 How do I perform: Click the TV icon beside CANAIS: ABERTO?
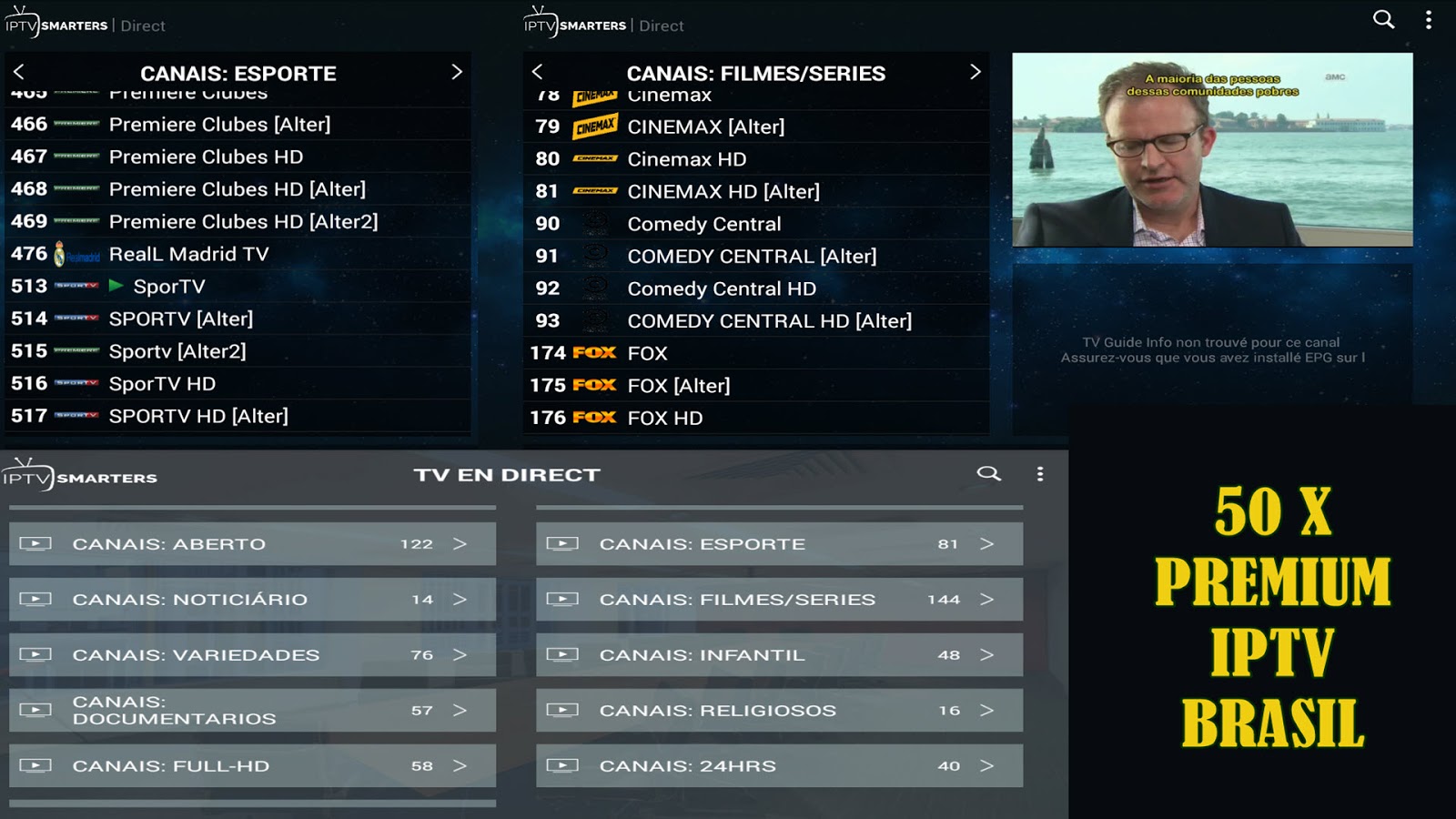pos(36,543)
